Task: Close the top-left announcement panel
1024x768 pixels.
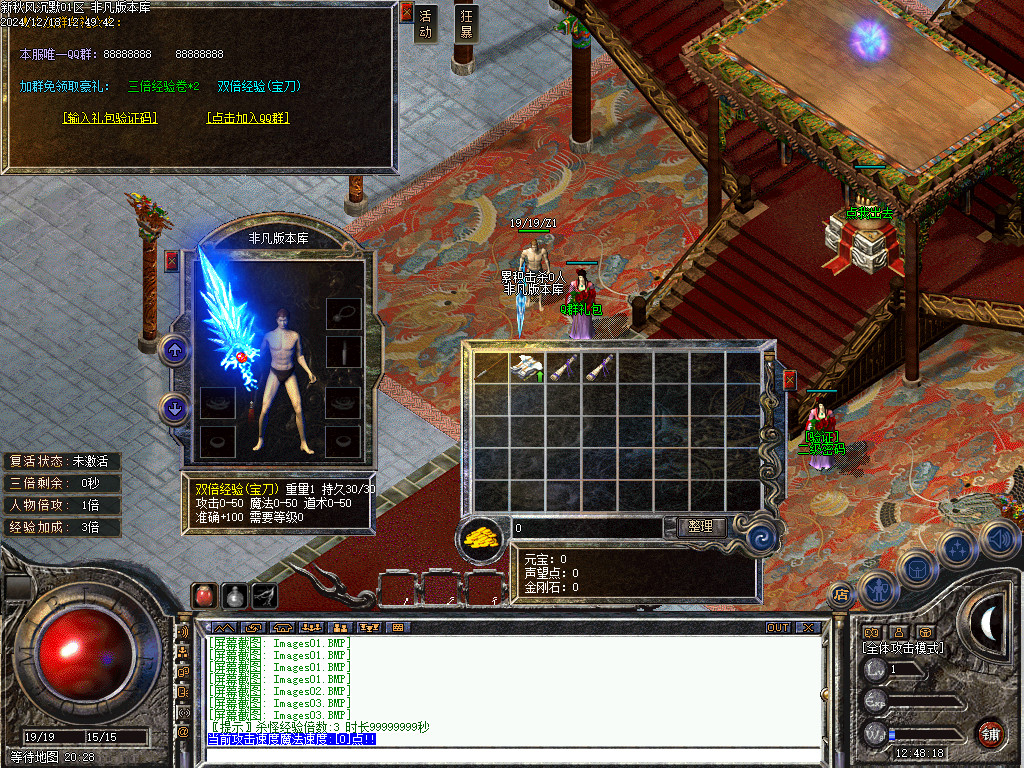Action: coord(406,13)
